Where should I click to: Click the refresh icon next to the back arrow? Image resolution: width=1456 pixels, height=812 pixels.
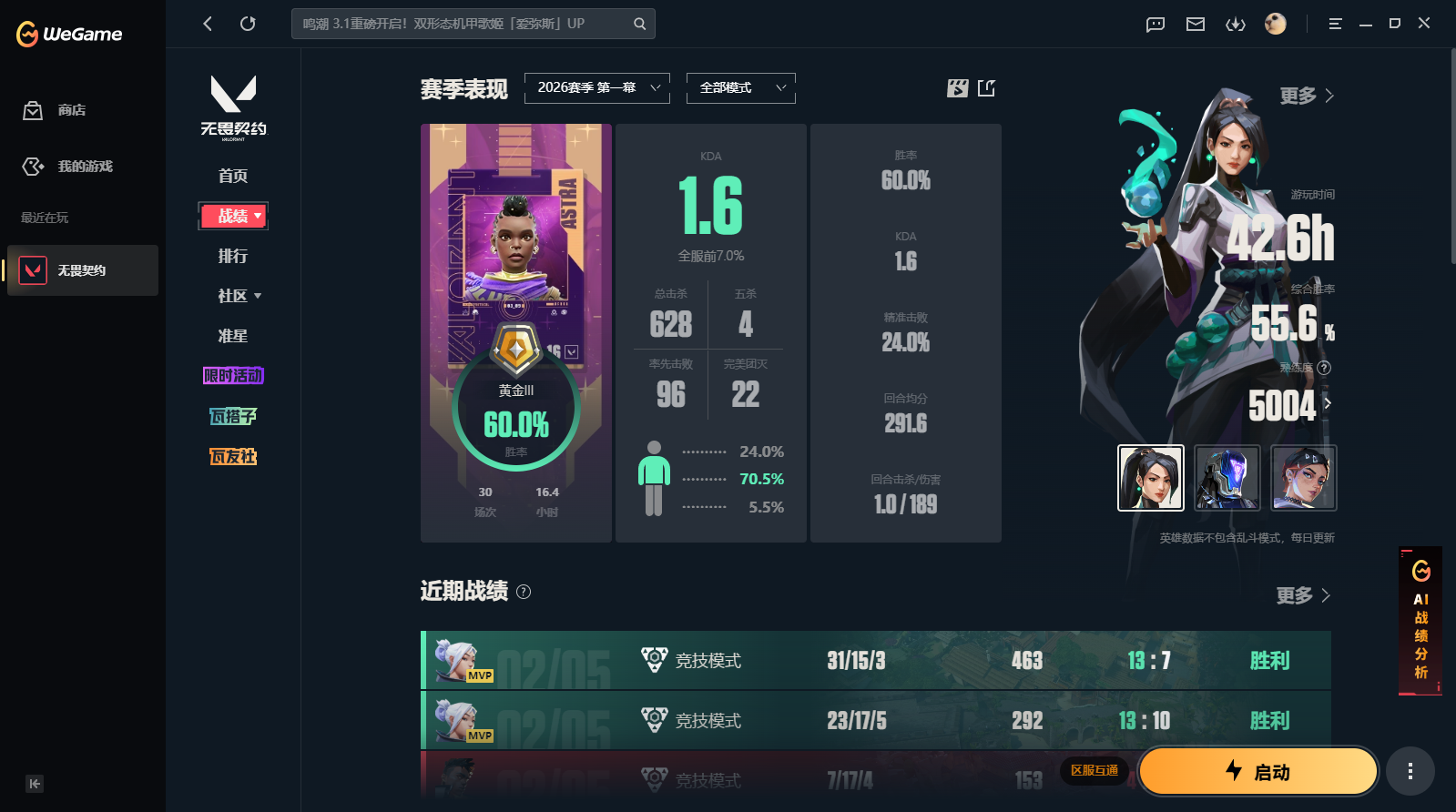[x=248, y=24]
